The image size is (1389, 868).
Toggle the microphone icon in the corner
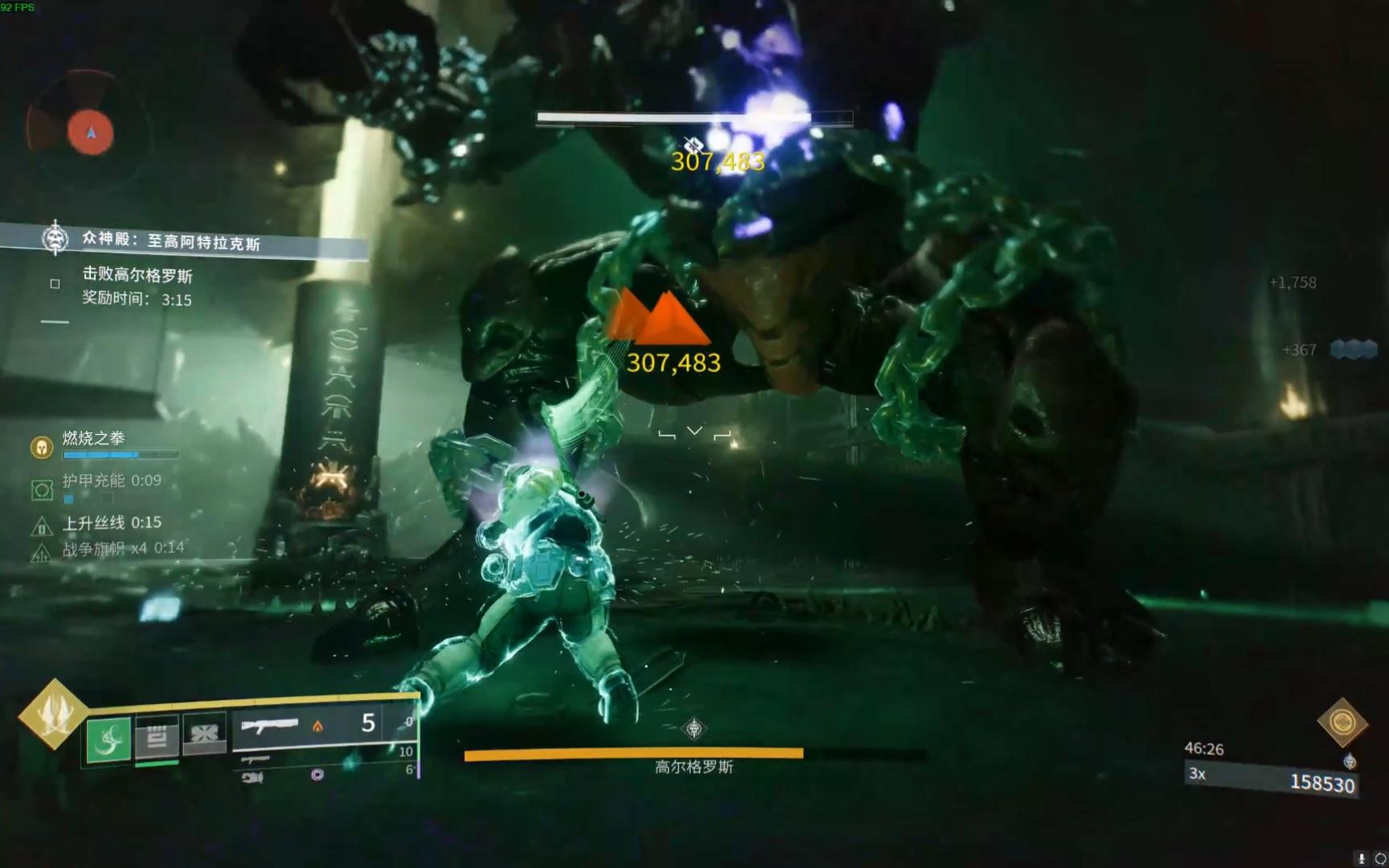pos(1361,858)
